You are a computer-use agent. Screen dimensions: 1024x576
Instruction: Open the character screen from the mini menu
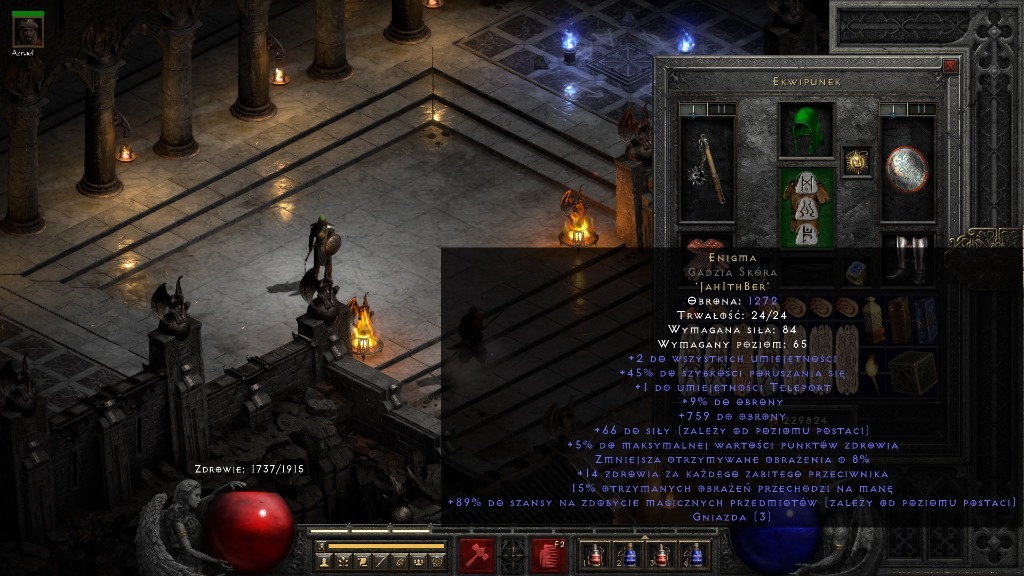(323, 563)
